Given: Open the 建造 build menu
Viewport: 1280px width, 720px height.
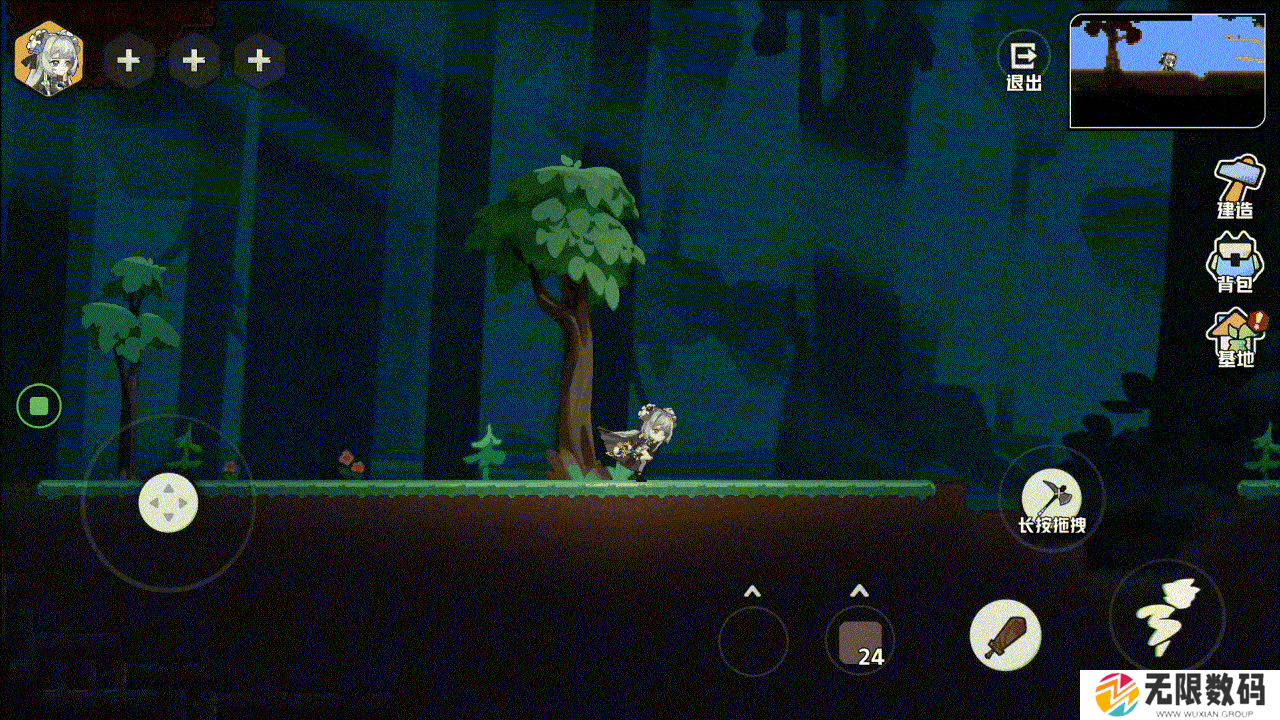Looking at the screenshot, I should click(1236, 187).
